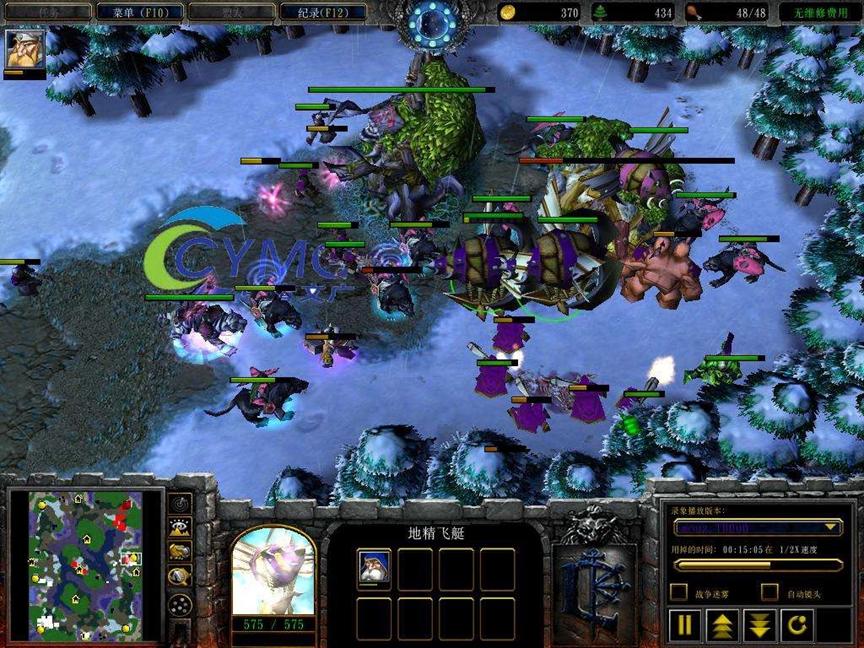Image resolution: width=864 pixels, height=648 pixels.
Task: Open the replay player-view dropdown
Action: (x=757, y=526)
